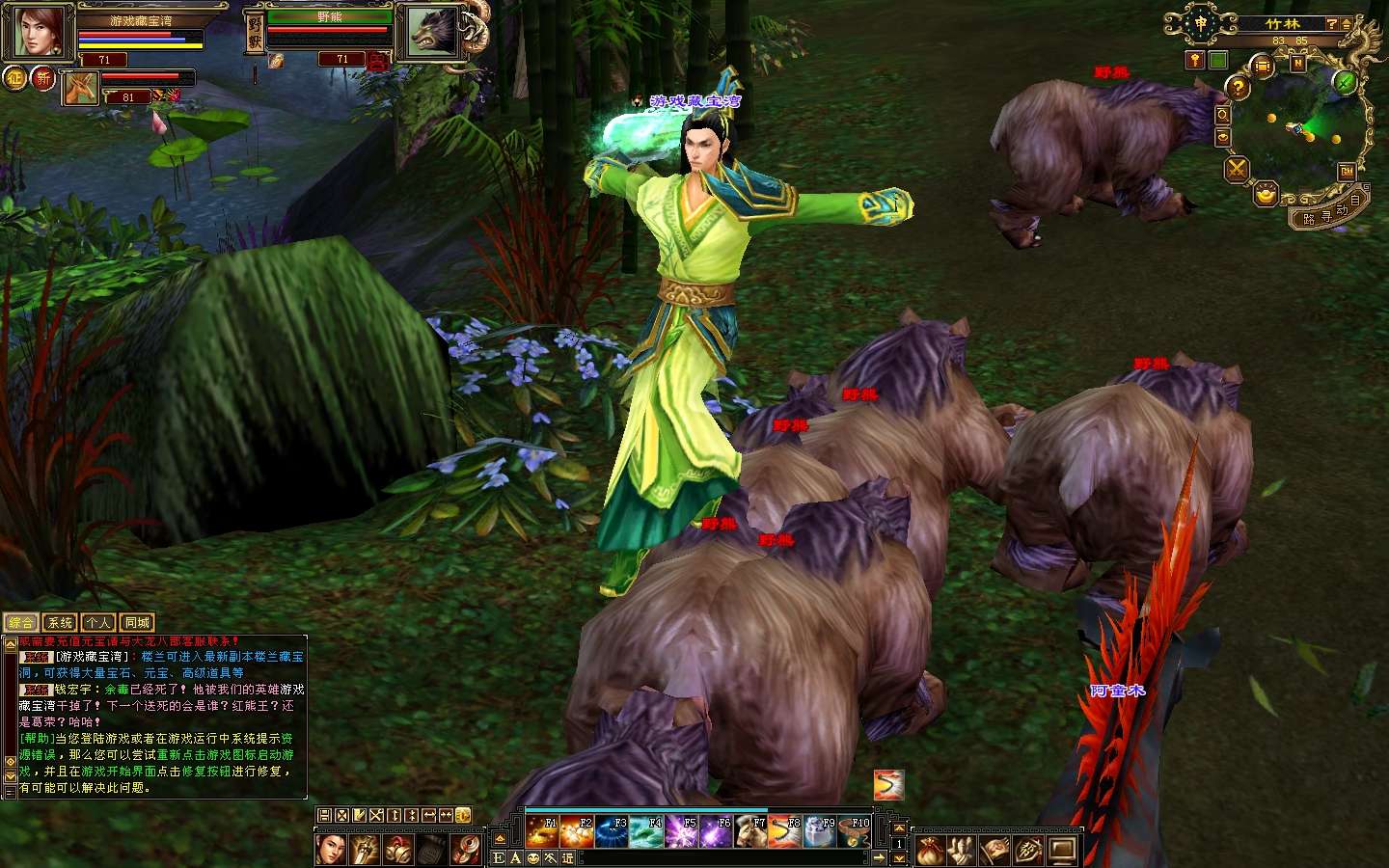Click the minimap question mark help button
This screenshot has width=1389, height=868.
tap(1239, 88)
